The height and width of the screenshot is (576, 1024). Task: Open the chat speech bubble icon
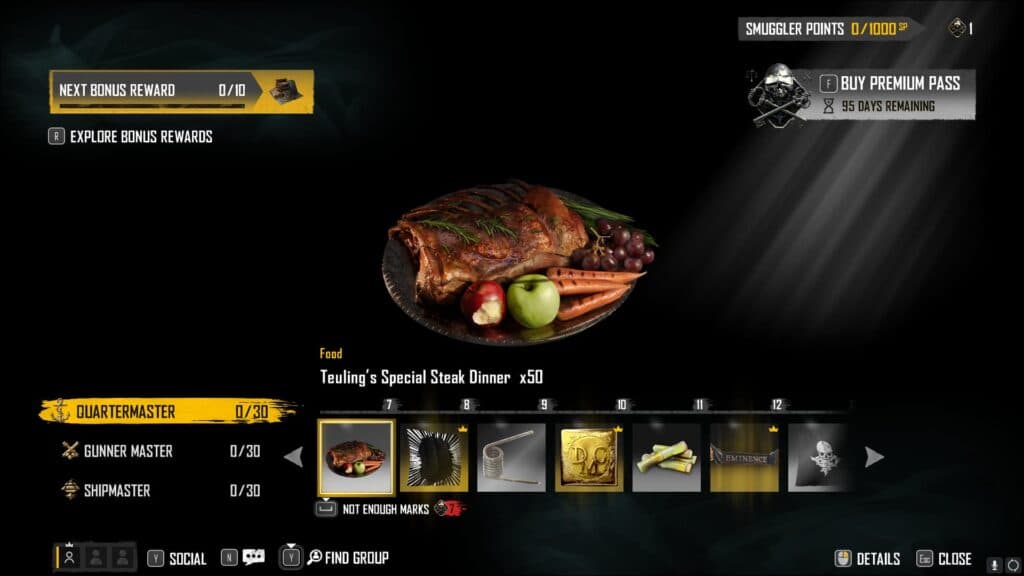[x=253, y=558]
